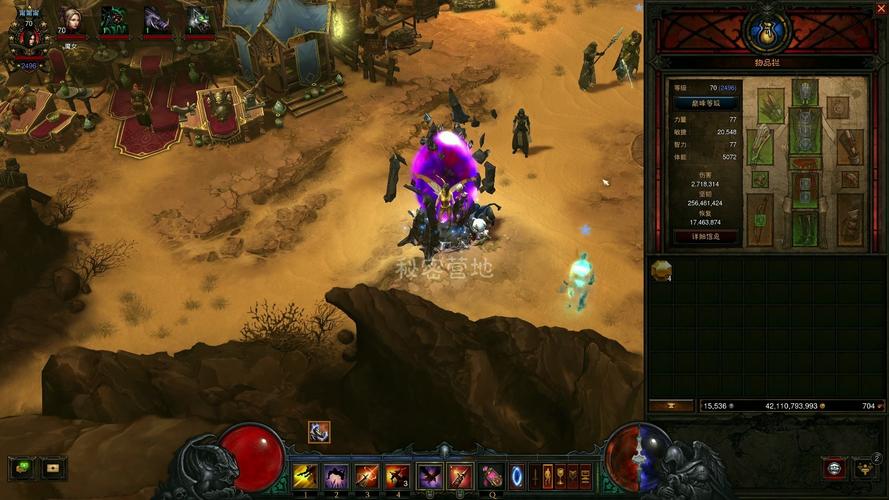The image size is (889, 500).
Task: Select the equipped shoulders slot
Action: (x=770, y=105)
